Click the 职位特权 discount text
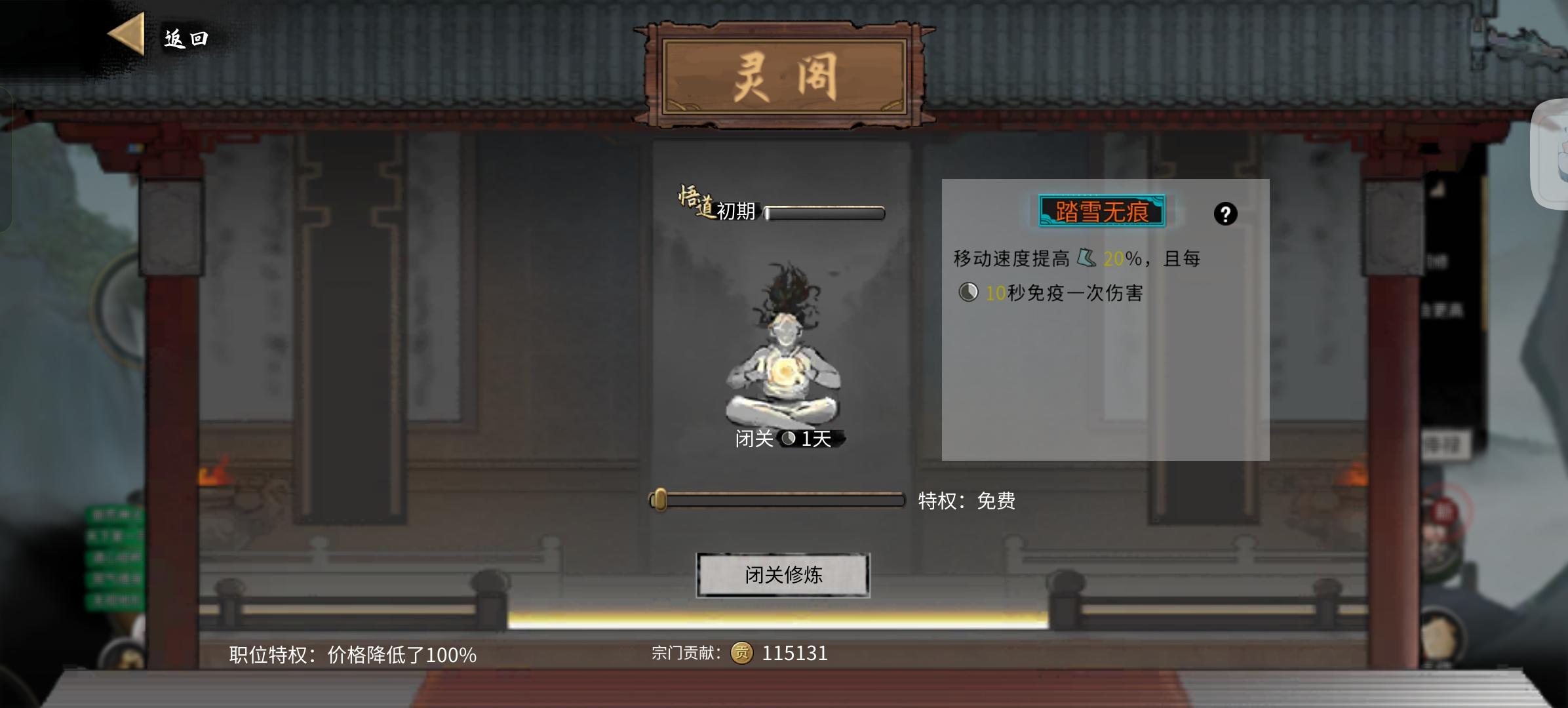Screen dimensions: 1568x708 tap(353, 653)
